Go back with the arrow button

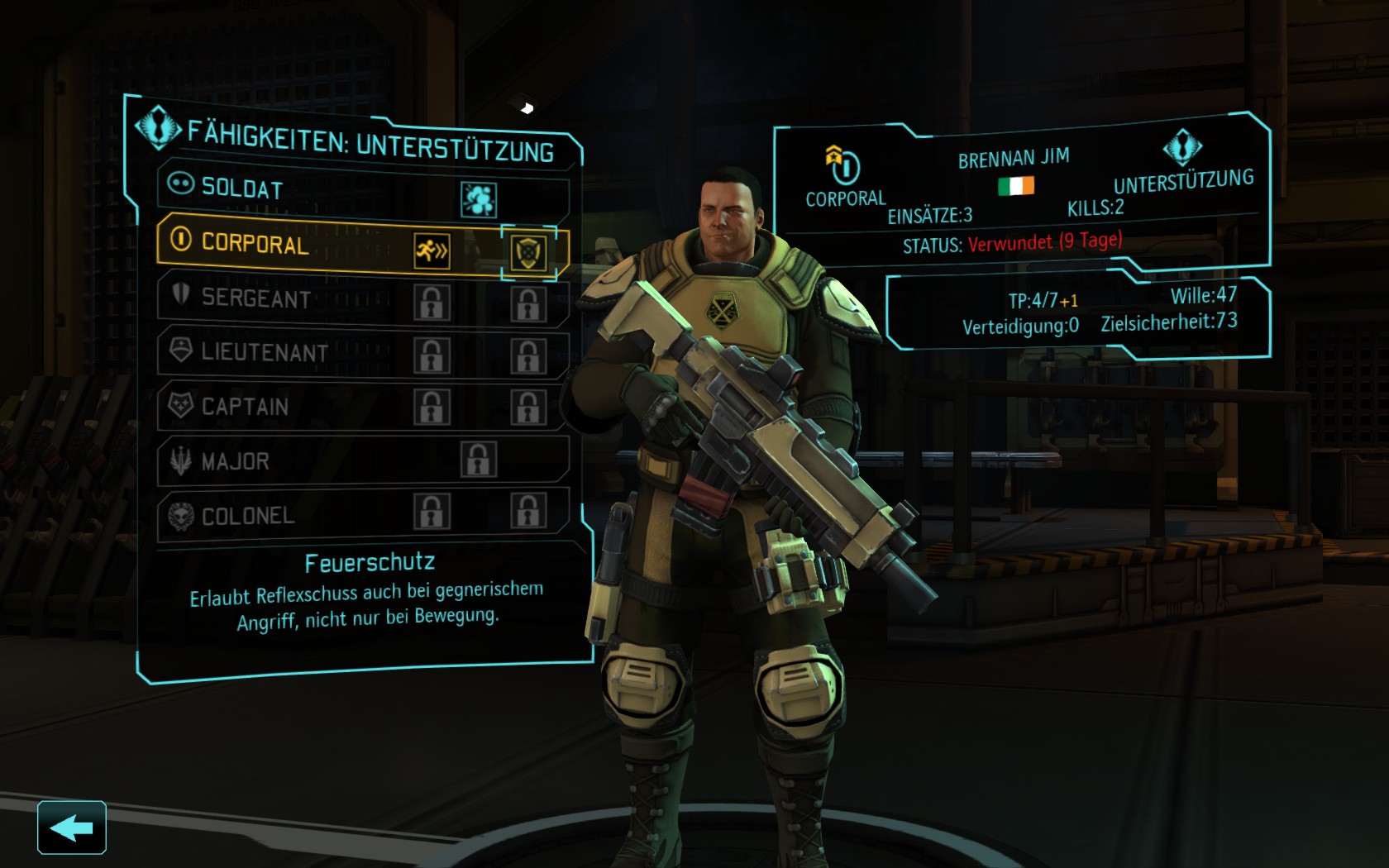pos(72,827)
